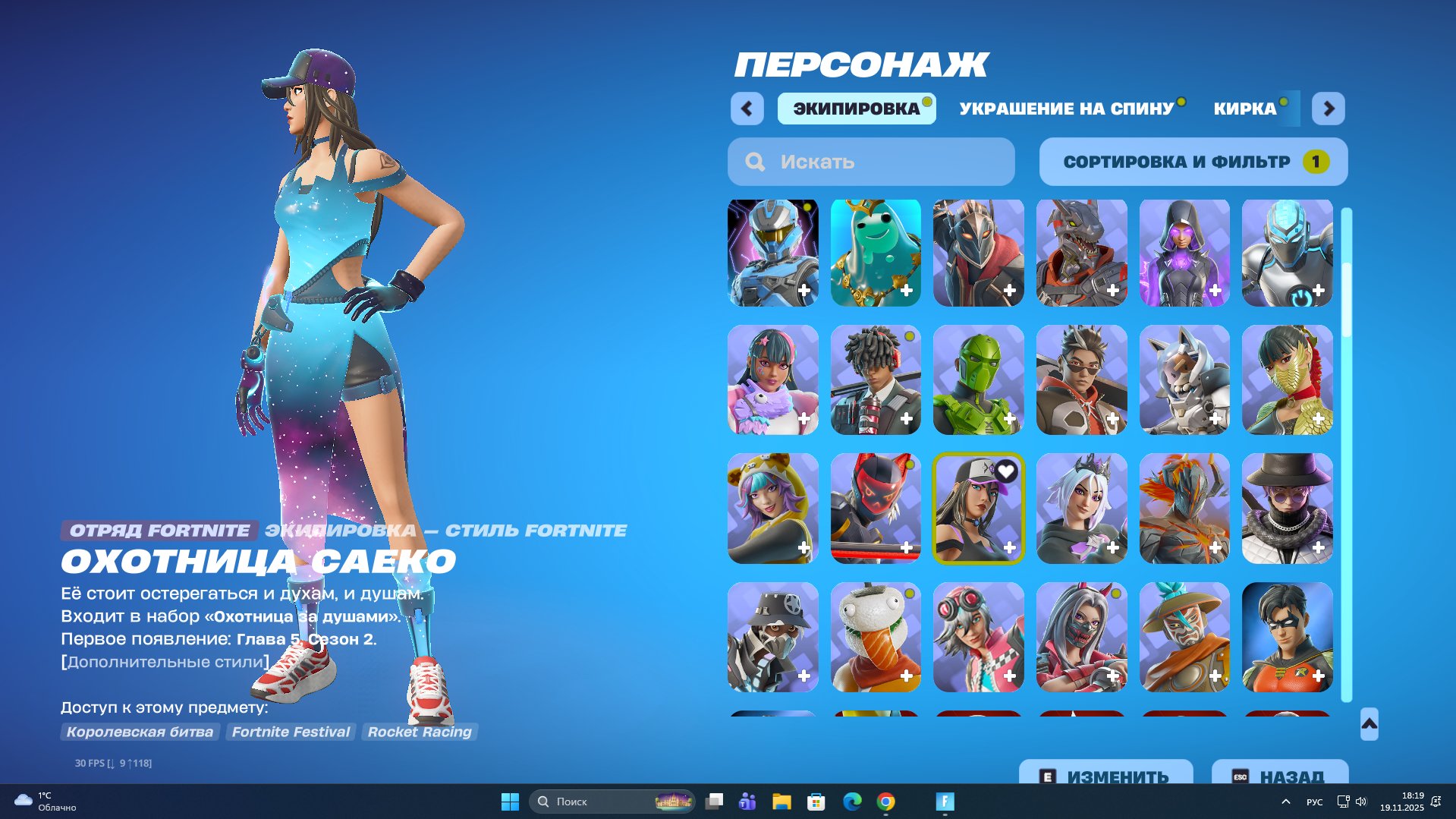Click the right arrow toward more categories
This screenshot has width=1456, height=819.
1329,109
